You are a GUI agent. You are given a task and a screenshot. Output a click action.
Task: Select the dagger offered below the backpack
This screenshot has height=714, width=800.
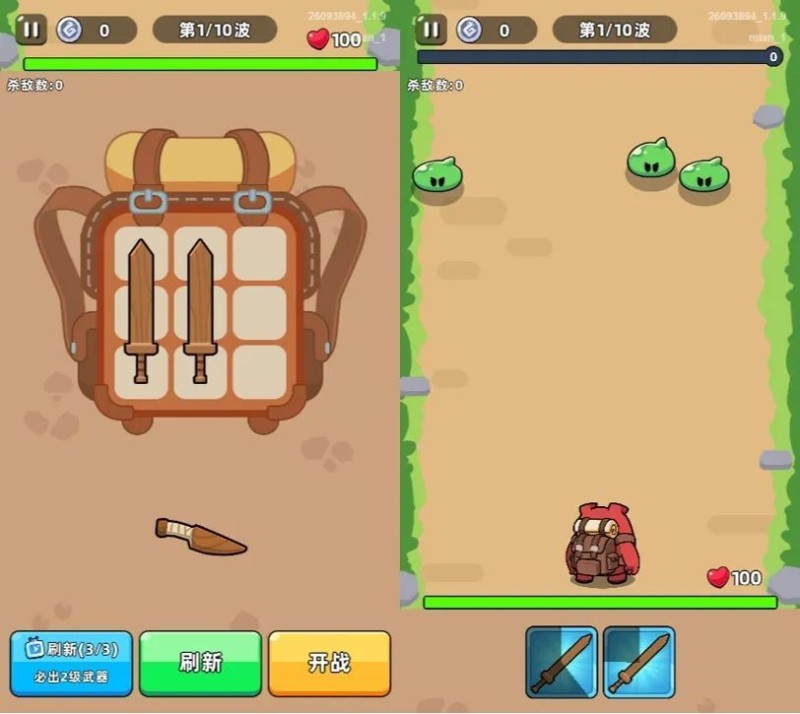(200, 536)
